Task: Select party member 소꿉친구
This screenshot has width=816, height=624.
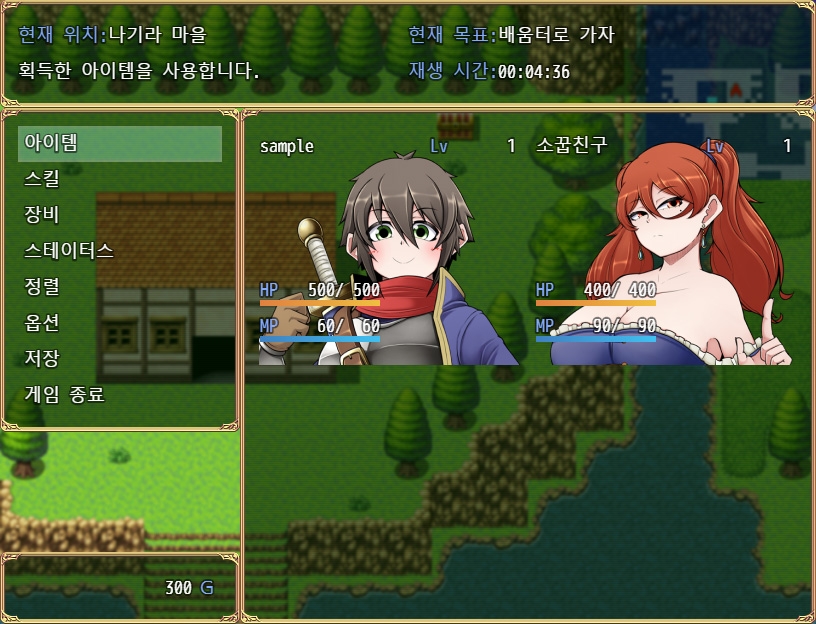Action: pyautogui.click(x=665, y=250)
